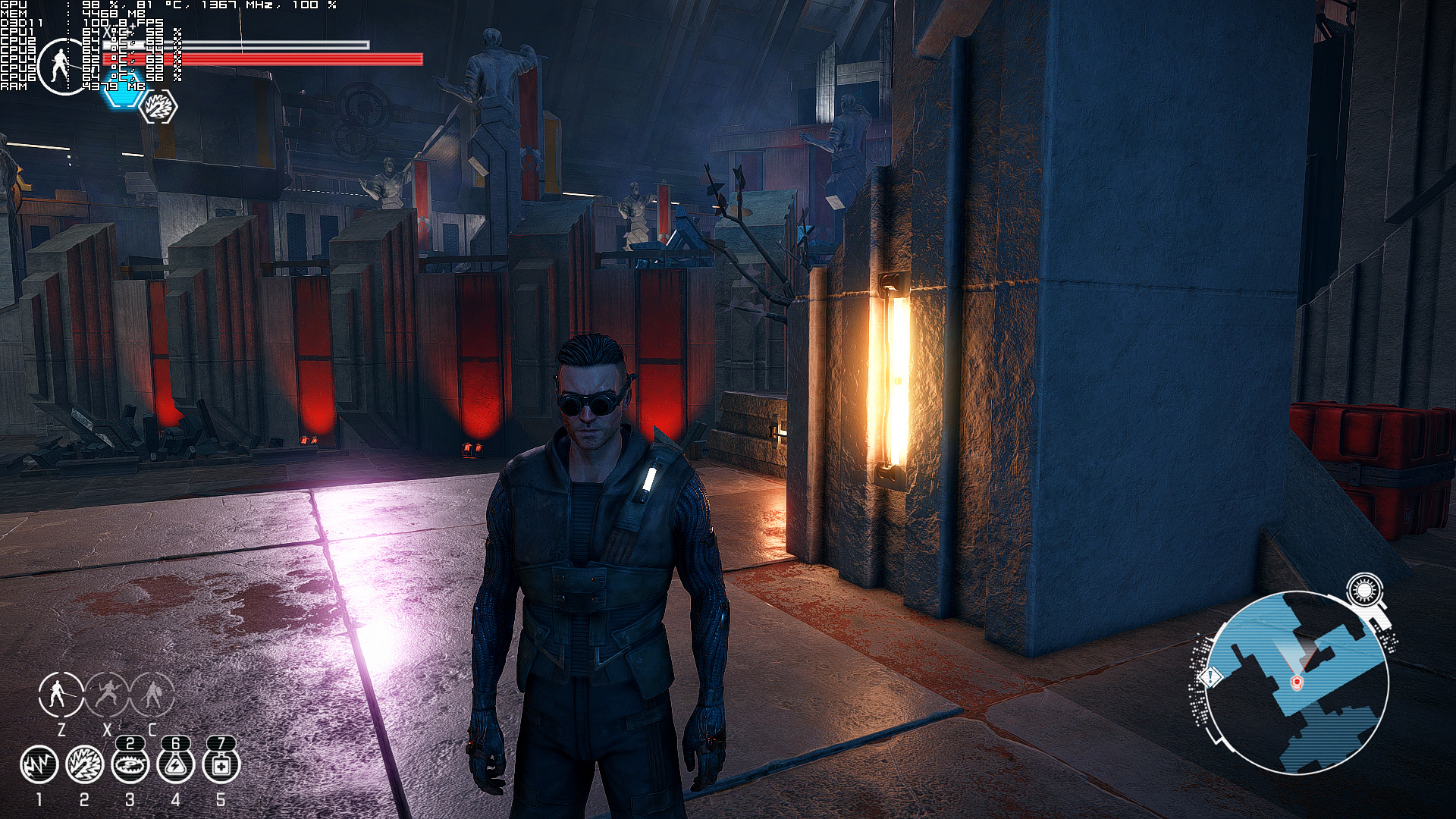Click the exclamation quest marker on minimap
Image resolution: width=1456 pixels, height=819 pixels.
(1210, 676)
